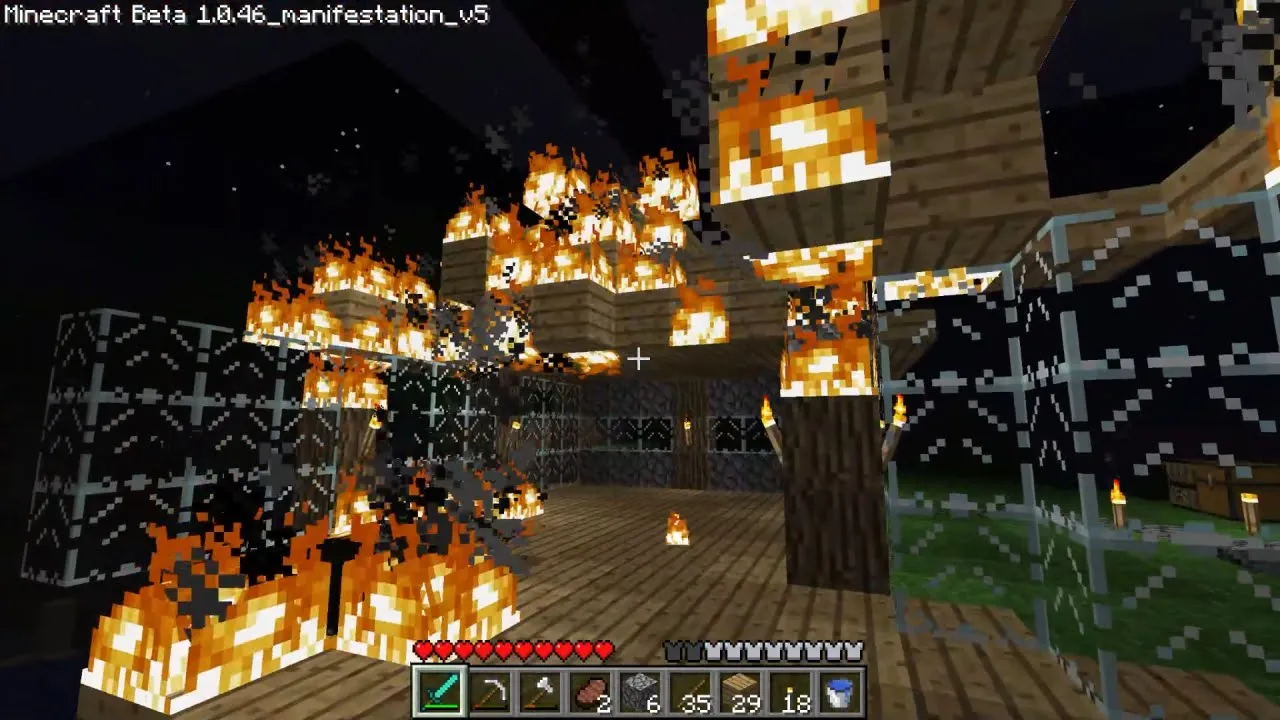This screenshot has width=1280, height=720.
Task: Select the torch stack of 18
Action: pos(790,692)
